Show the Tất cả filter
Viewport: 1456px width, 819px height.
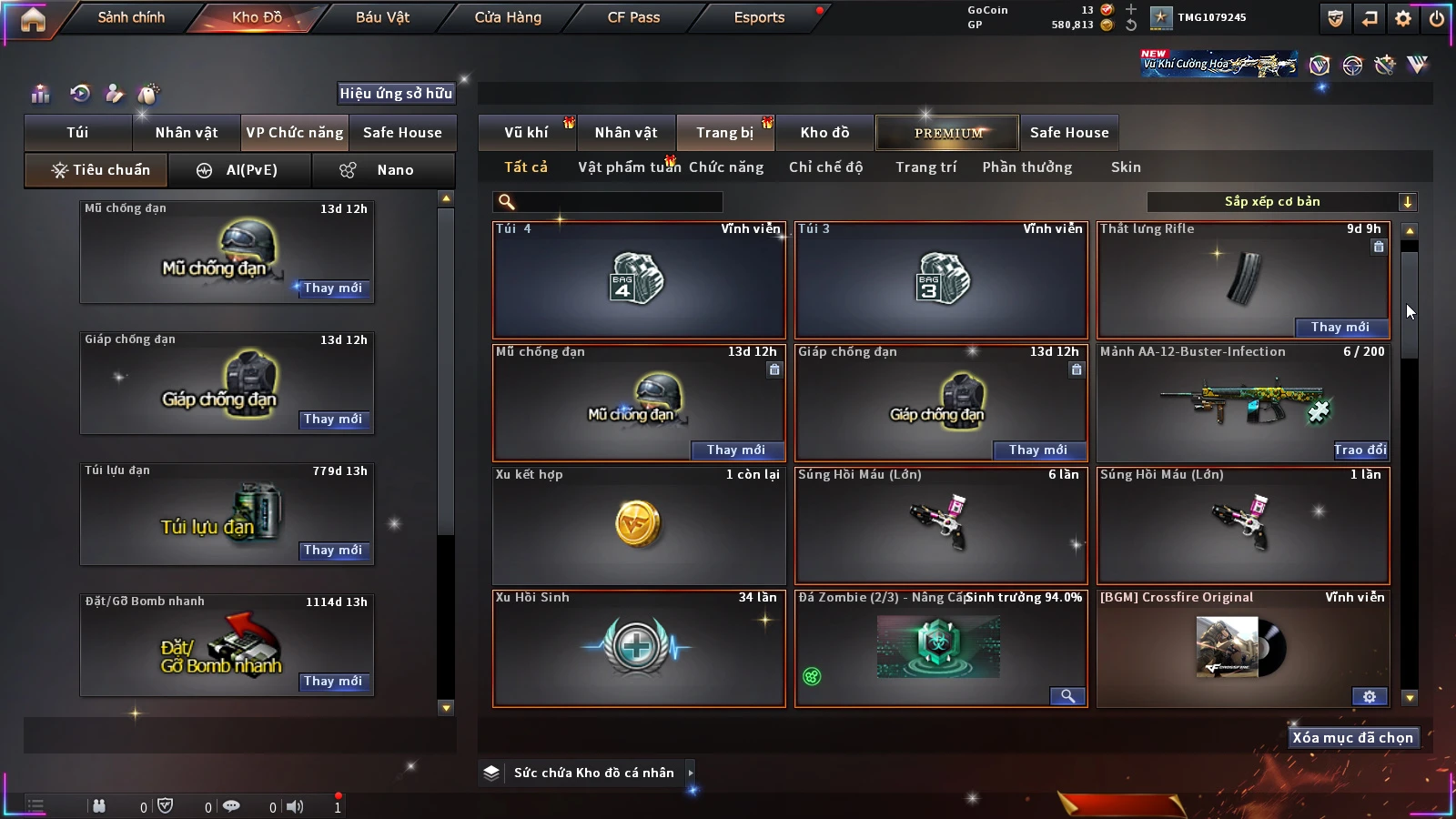click(x=526, y=167)
